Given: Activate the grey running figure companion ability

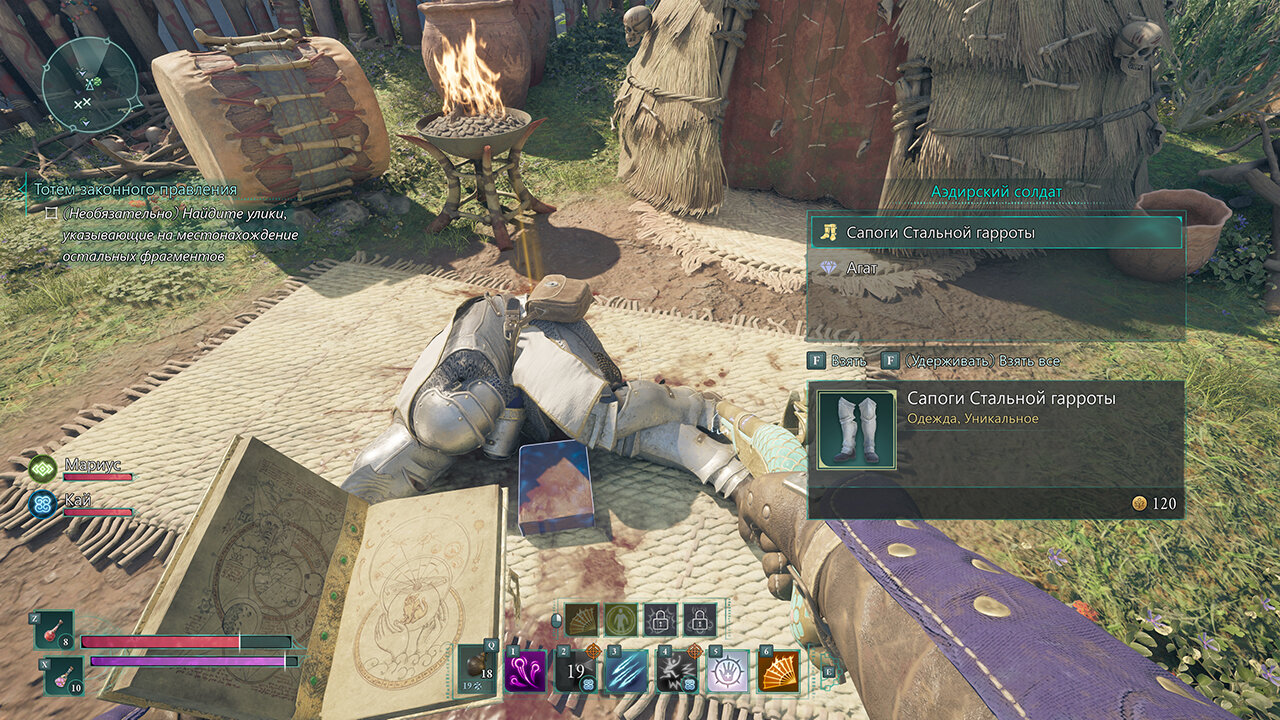Looking at the screenshot, I should point(677,671).
